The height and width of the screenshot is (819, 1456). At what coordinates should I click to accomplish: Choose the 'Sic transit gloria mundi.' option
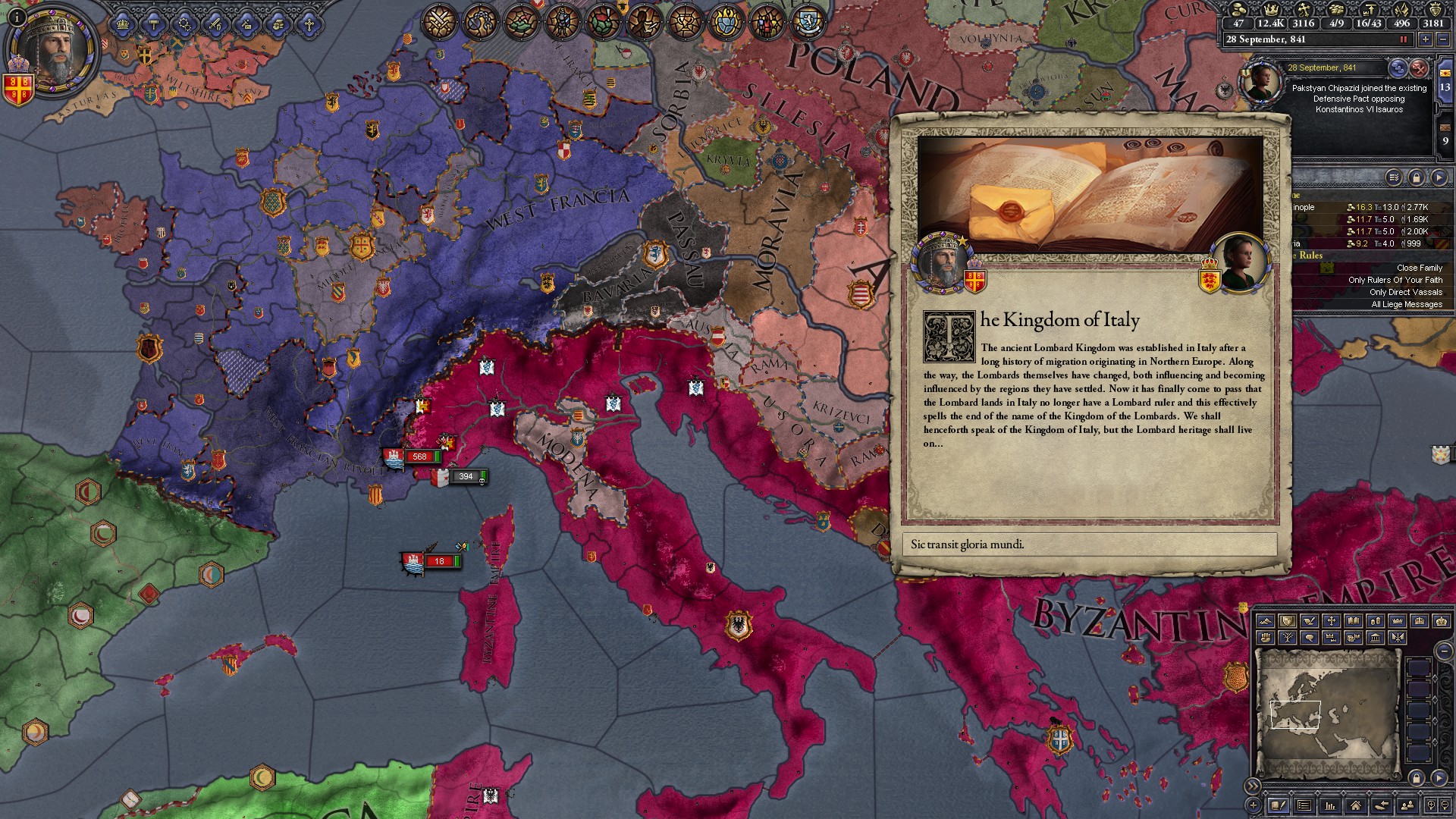(x=1089, y=544)
